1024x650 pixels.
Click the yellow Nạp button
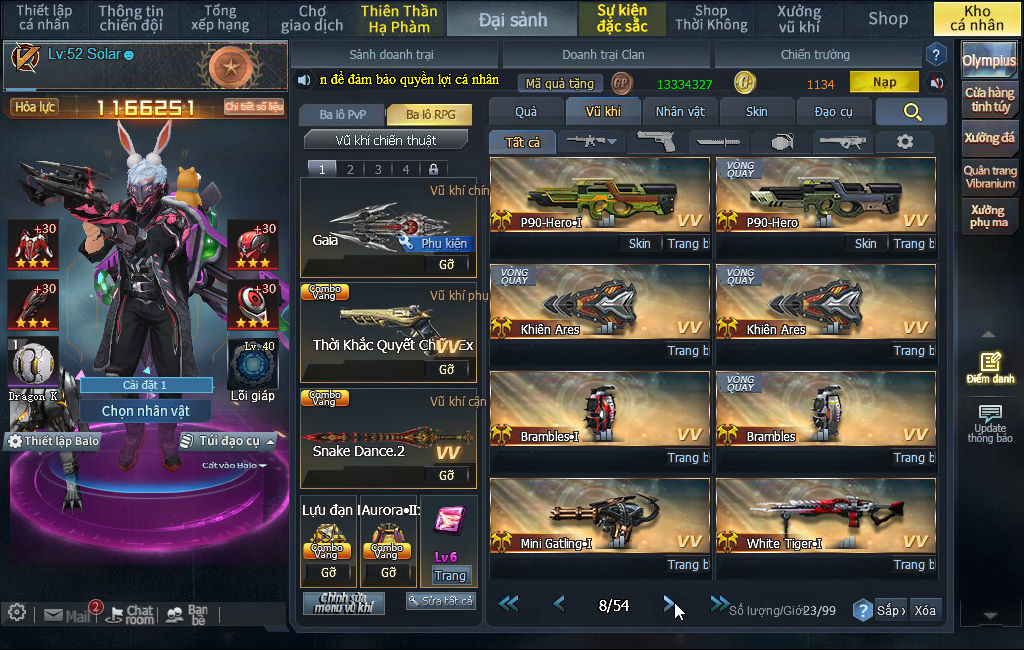884,82
